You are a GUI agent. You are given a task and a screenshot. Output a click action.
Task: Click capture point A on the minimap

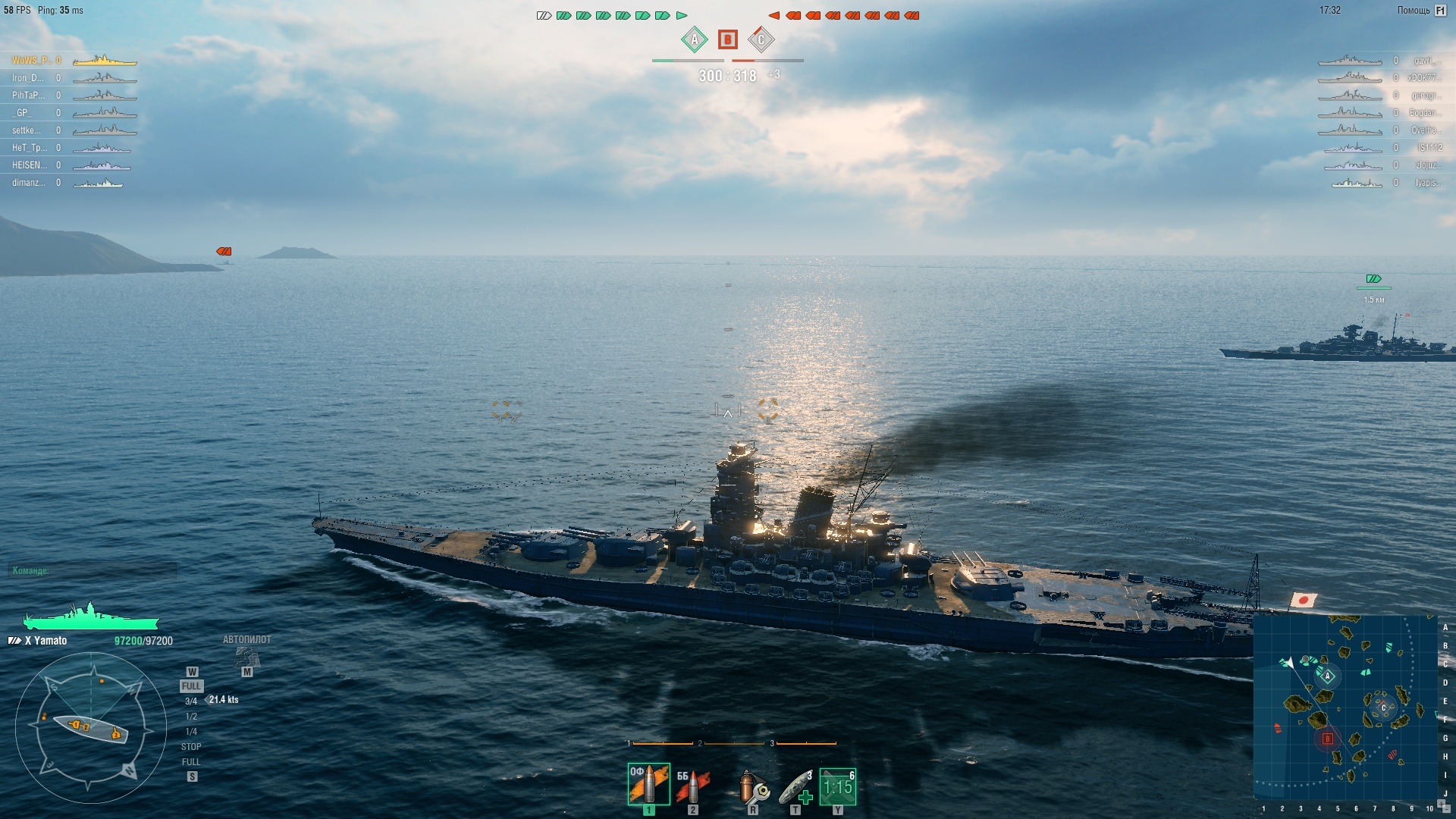(x=1327, y=676)
